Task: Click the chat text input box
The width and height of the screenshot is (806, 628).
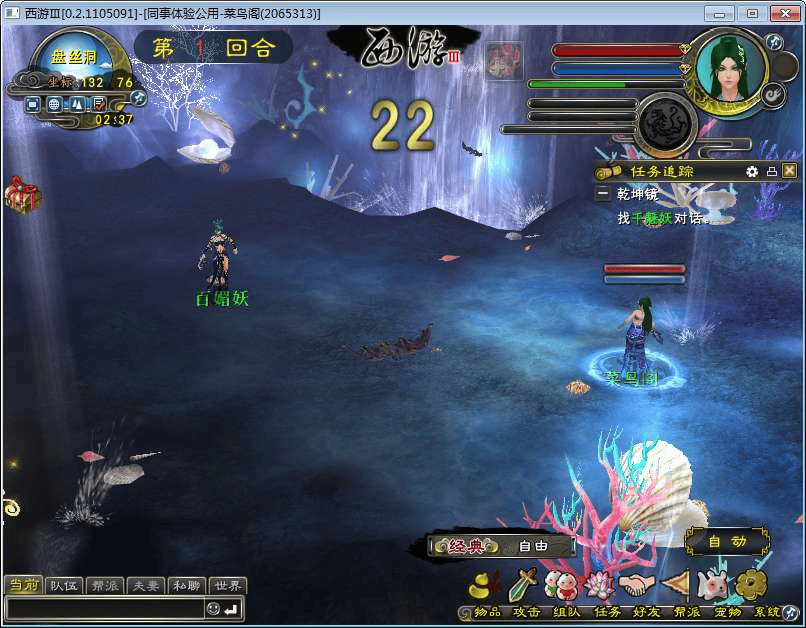Action: [105, 608]
